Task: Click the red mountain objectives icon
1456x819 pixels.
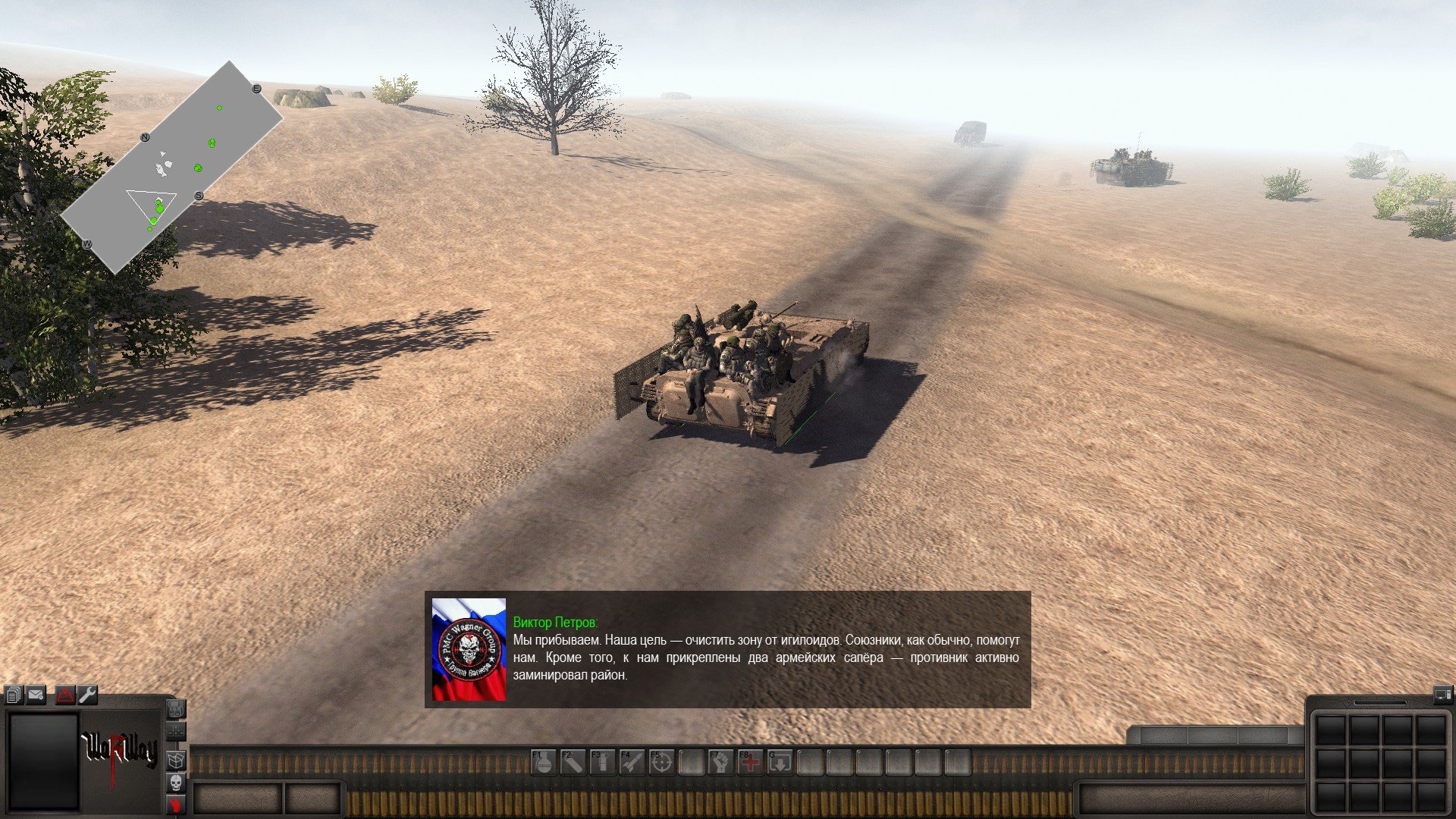Action: tap(65, 695)
